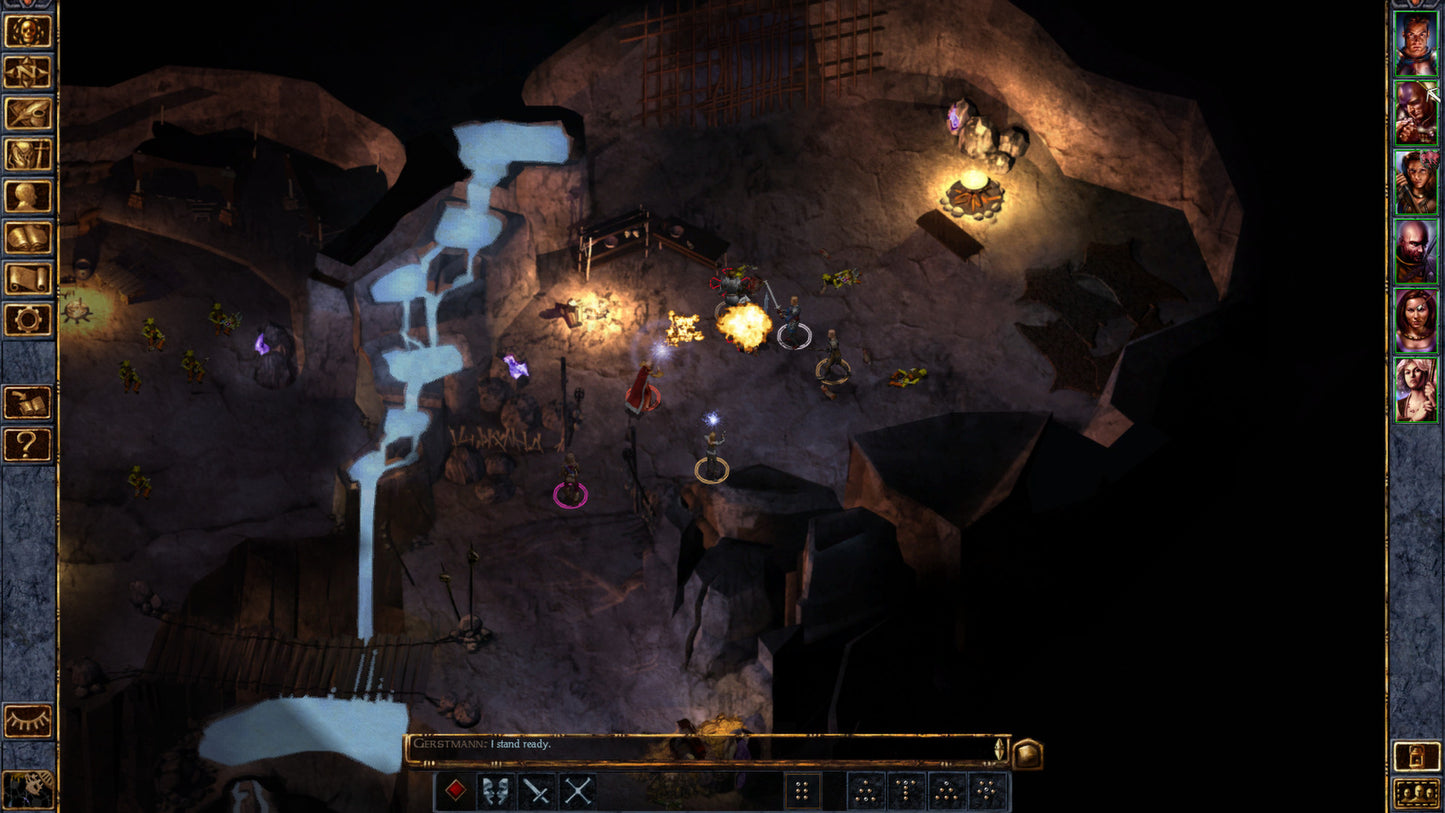Click the red diamond stop action button
The width and height of the screenshot is (1445, 813).
click(x=456, y=791)
